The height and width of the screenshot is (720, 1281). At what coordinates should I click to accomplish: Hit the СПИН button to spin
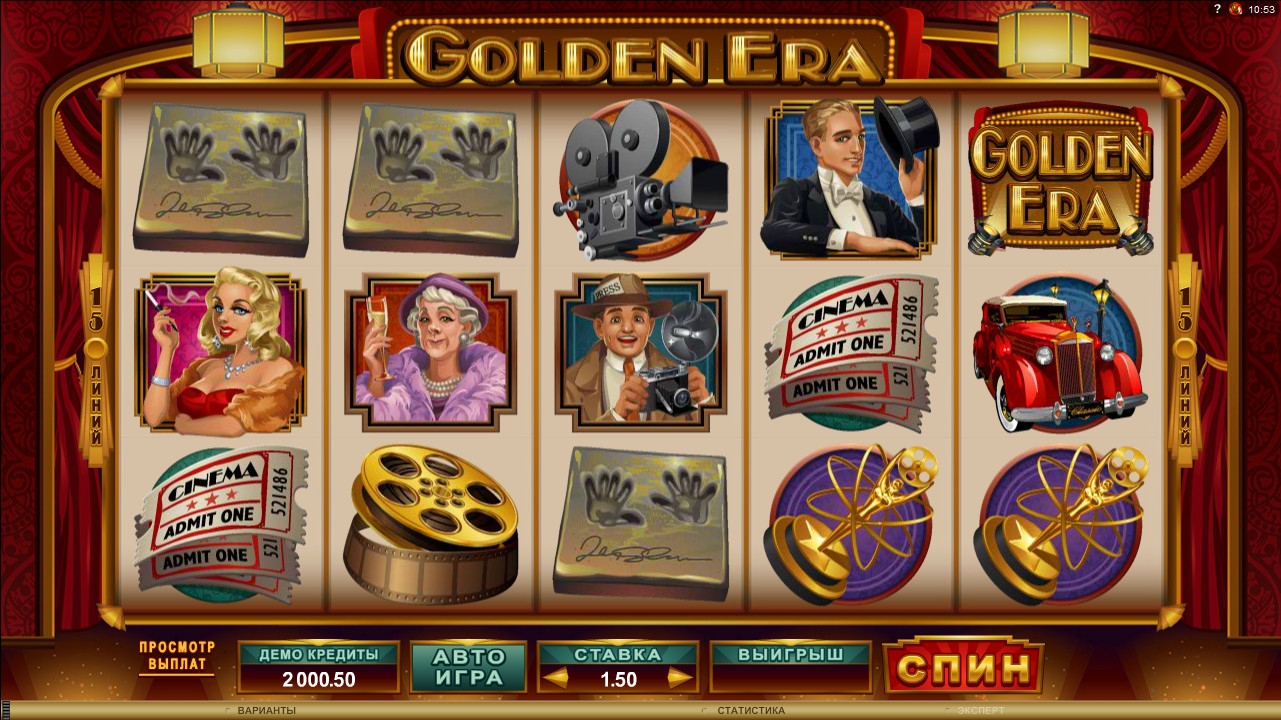click(963, 667)
